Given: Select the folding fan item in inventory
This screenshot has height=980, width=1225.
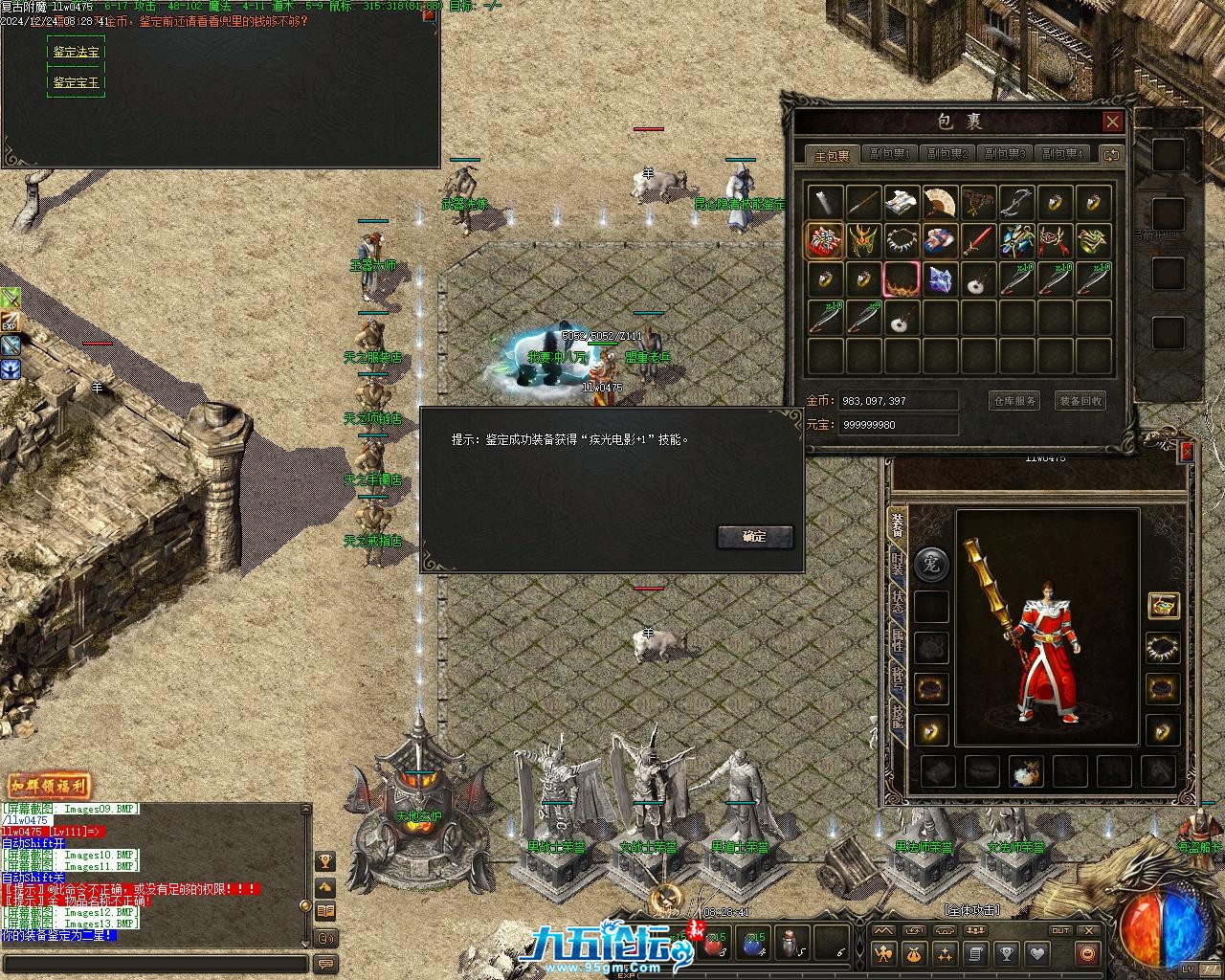Looking at the screenshot, I should tap(940, 202).
